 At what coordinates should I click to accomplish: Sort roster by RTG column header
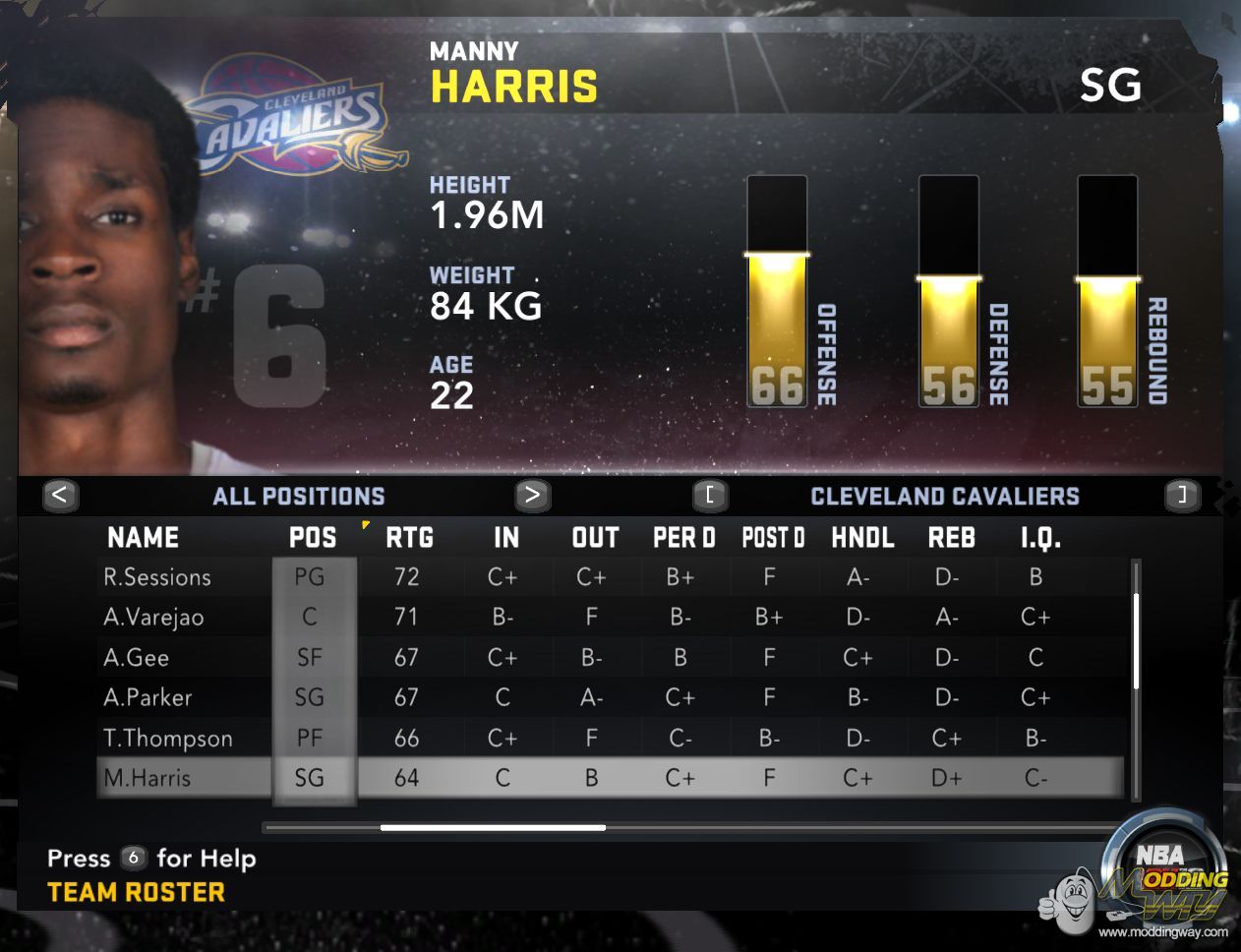click(409, 538)
